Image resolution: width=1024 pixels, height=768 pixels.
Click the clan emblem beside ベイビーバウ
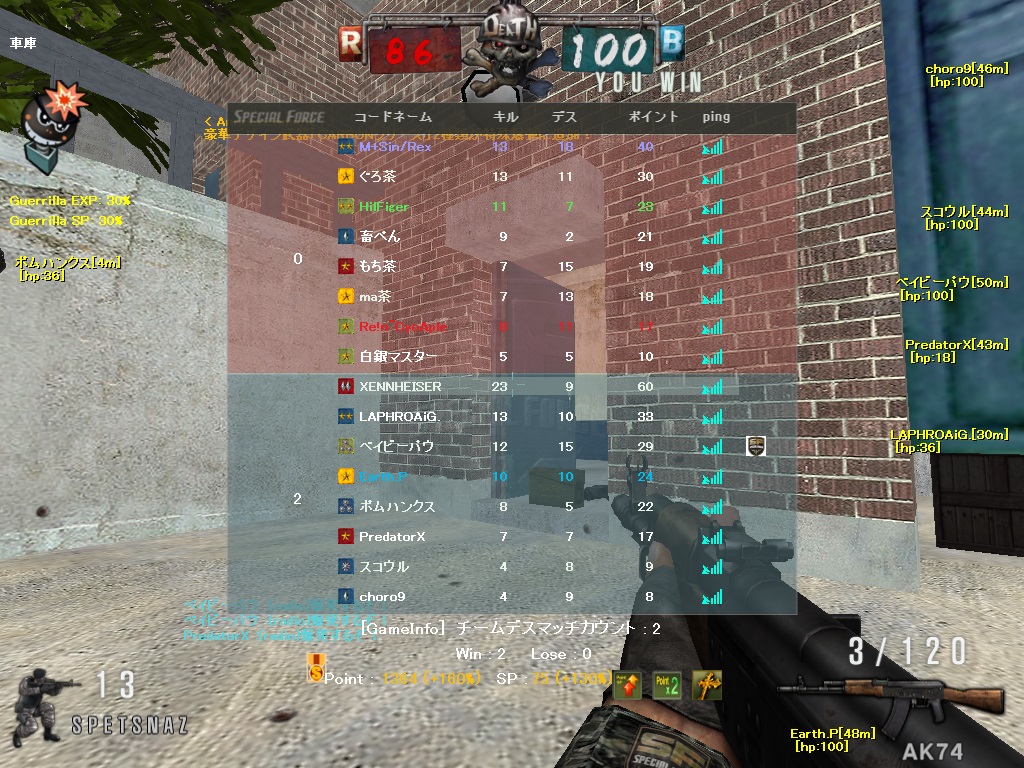tap(756, 446)
